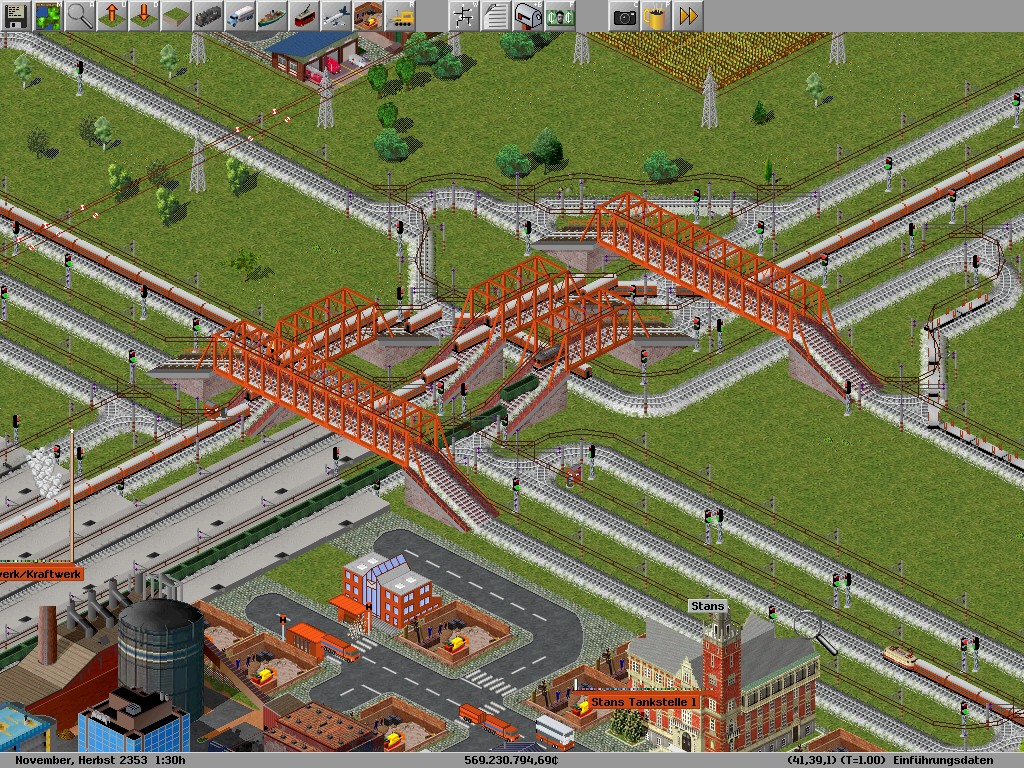This screenshot has width=1024, height=768.
Task: Open the depot and special buildings menu
Action: pyautogui.click(x=368, y=16)
